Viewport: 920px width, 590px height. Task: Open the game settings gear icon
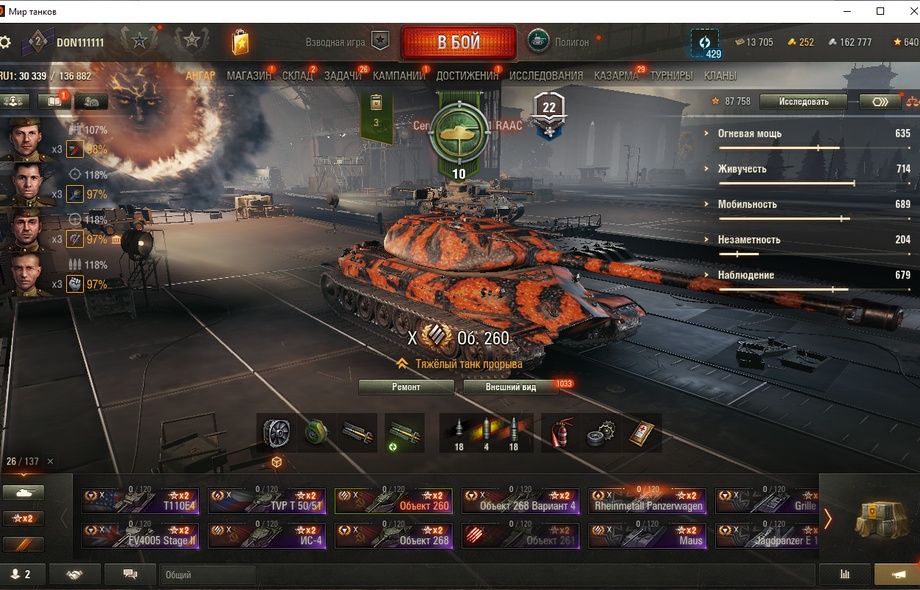[6, 42]
